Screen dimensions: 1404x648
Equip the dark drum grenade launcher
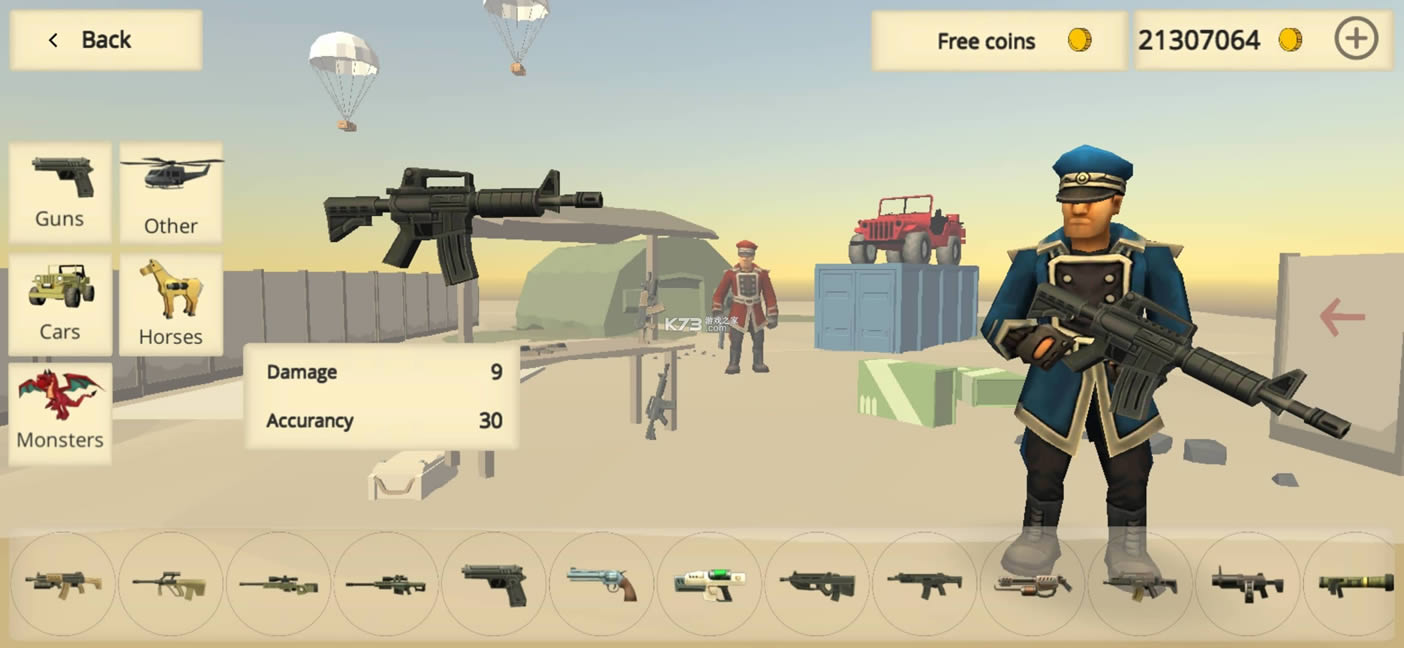pos(1247,584)
